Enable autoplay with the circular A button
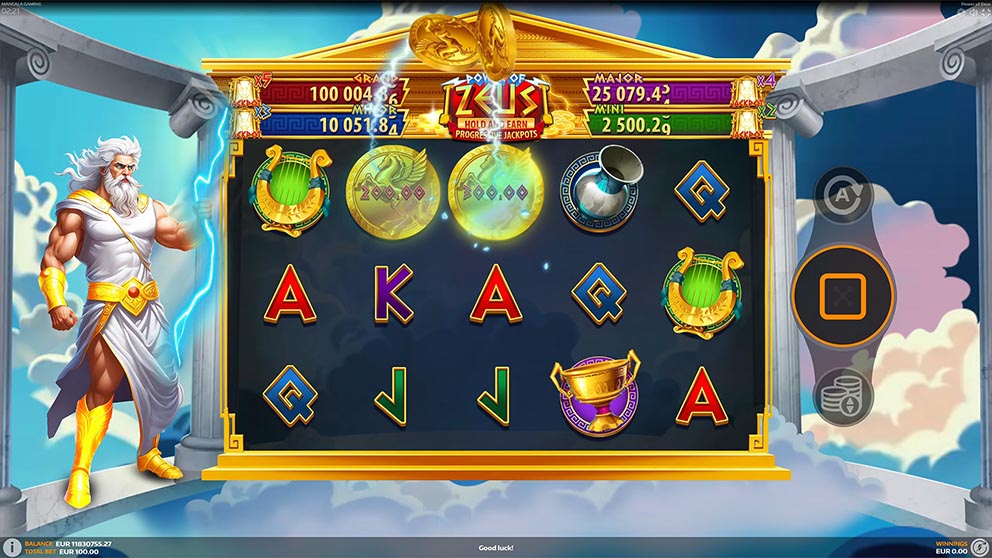The width and height of the screenshot is (992, 558). 842,196
